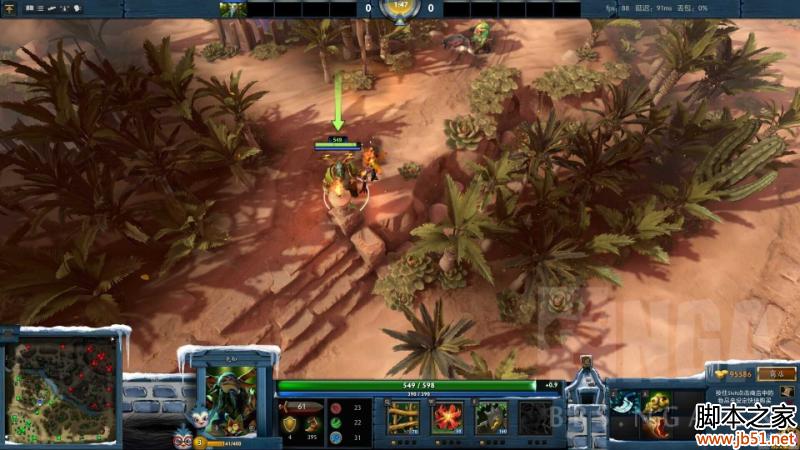Activate the green thorny creature ability

click(x=491, y=417)
